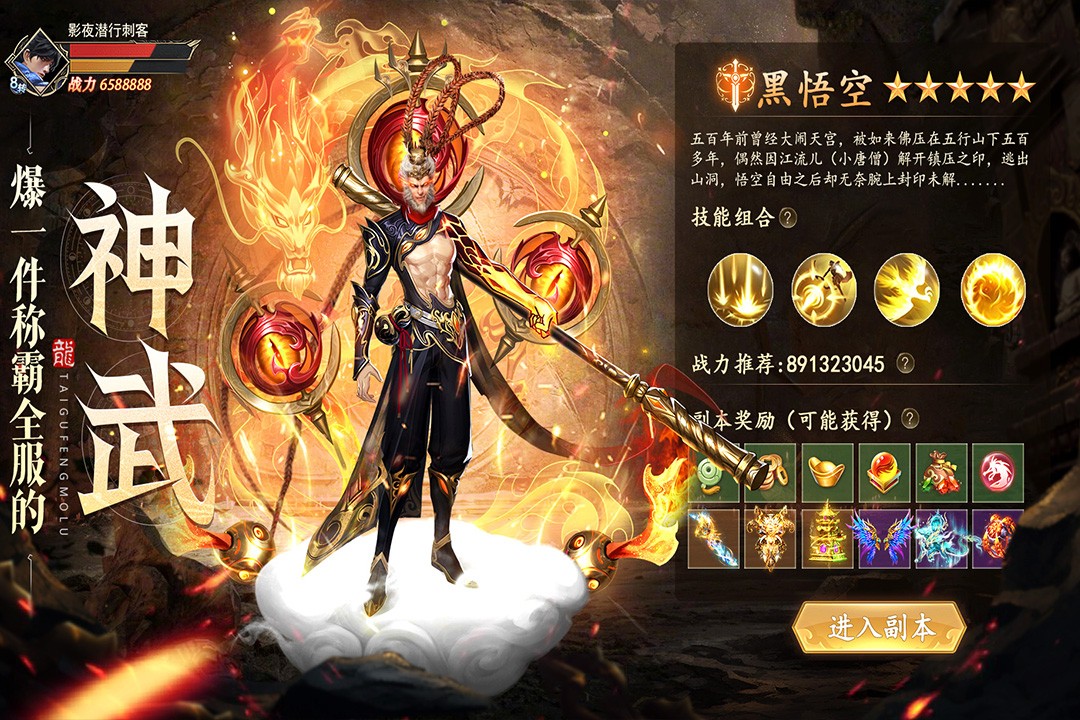Select the golden phoenix skill icon
Screen dimensions: 1080x720
906,290
